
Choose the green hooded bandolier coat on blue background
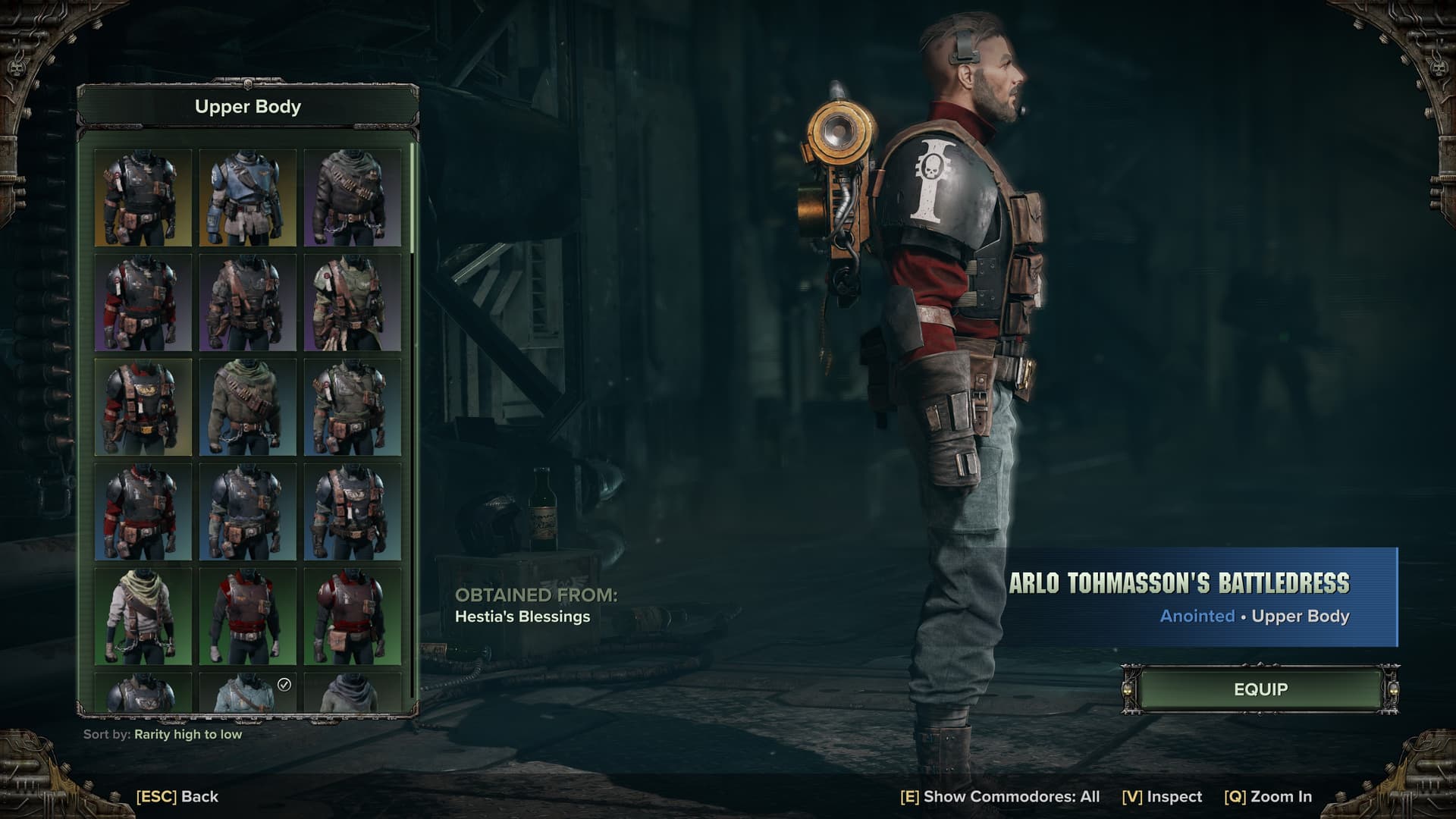click(x=247, y=406)
